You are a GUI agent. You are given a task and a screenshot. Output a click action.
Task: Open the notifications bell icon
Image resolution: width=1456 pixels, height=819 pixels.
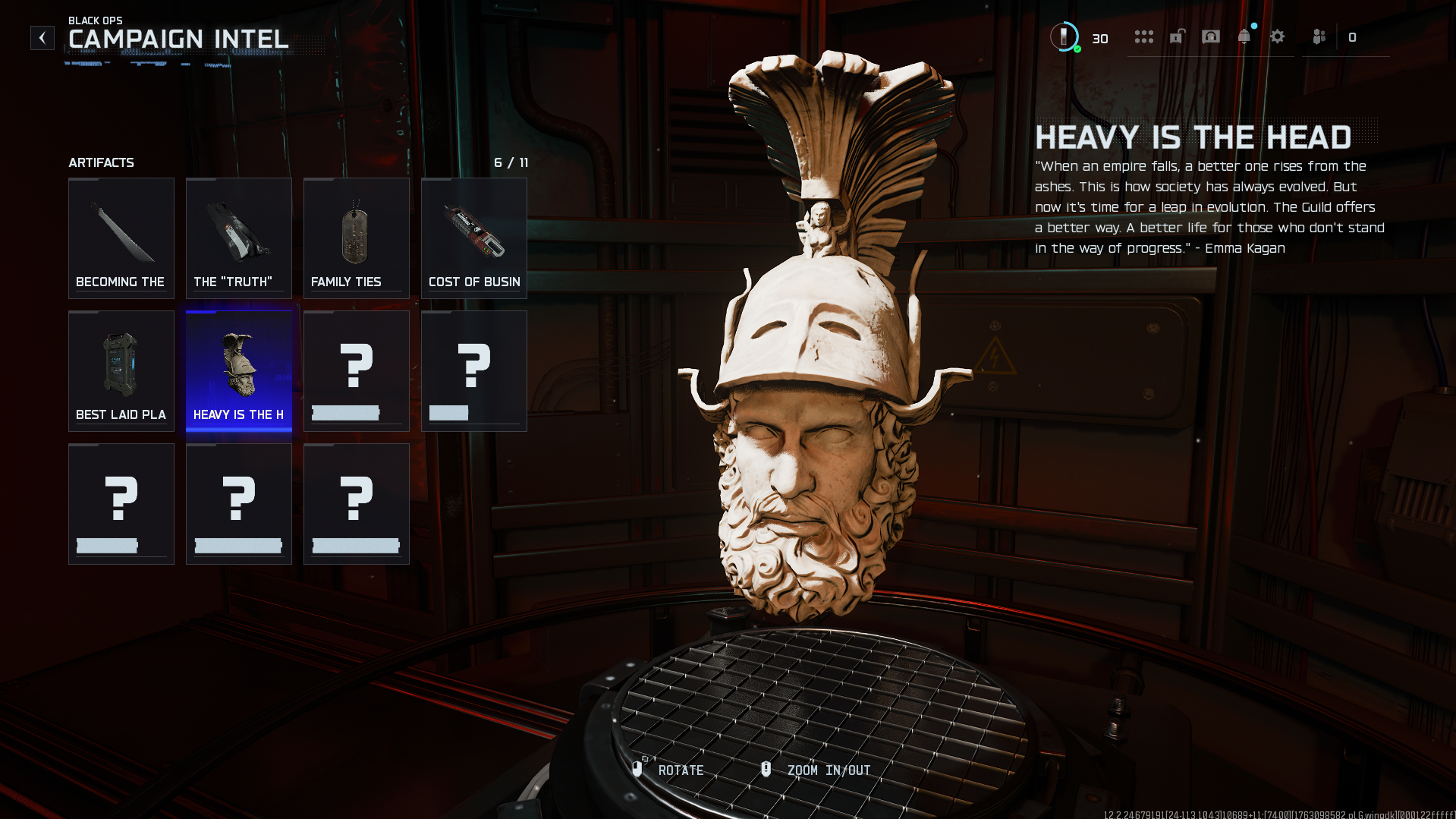click(1244, 37)
